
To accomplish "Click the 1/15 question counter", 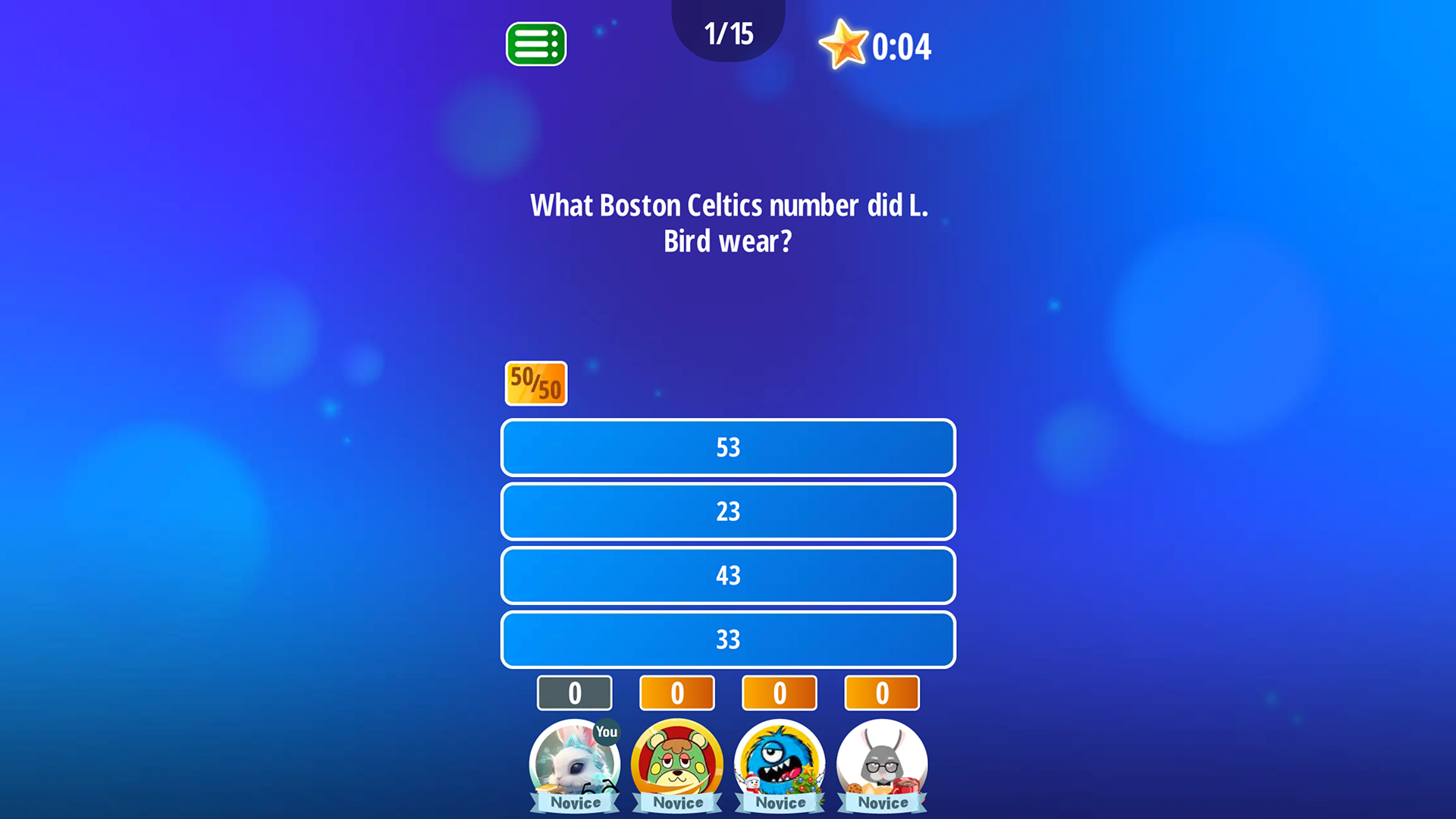I will point(728,33).
